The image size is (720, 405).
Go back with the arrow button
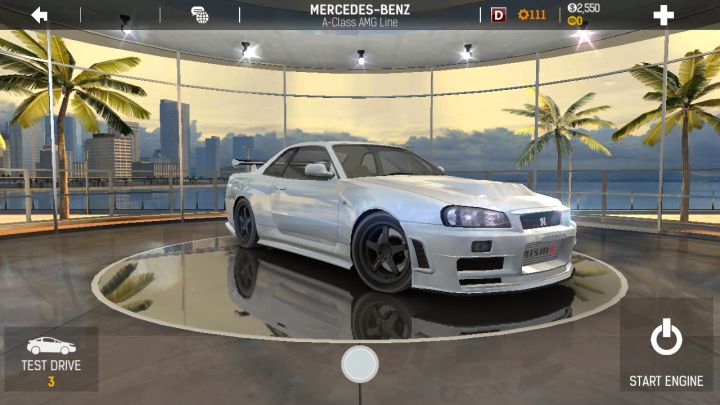[x=40, y=15]
